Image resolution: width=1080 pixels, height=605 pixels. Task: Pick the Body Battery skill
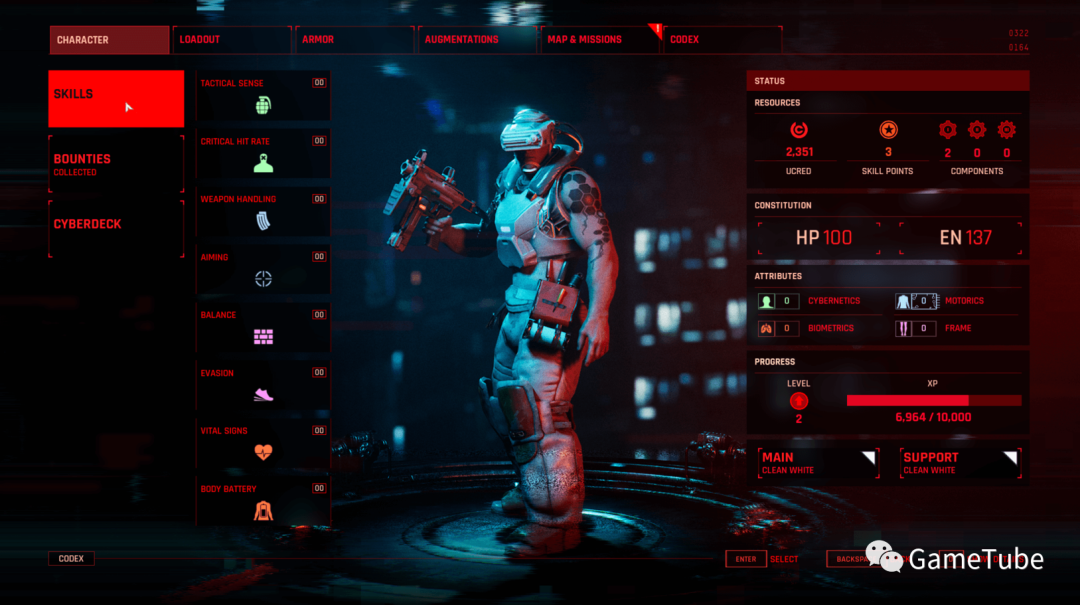(x=263, y=503)
